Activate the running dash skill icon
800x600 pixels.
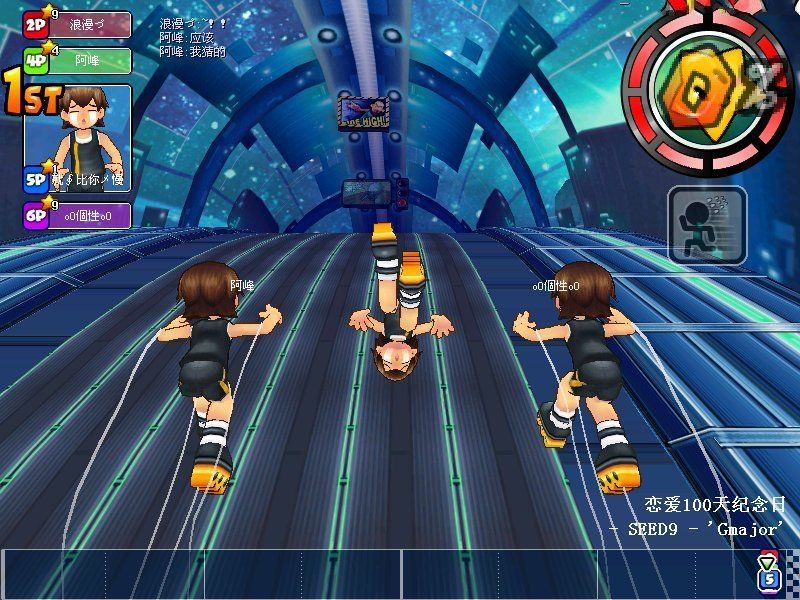pos(707,224)
